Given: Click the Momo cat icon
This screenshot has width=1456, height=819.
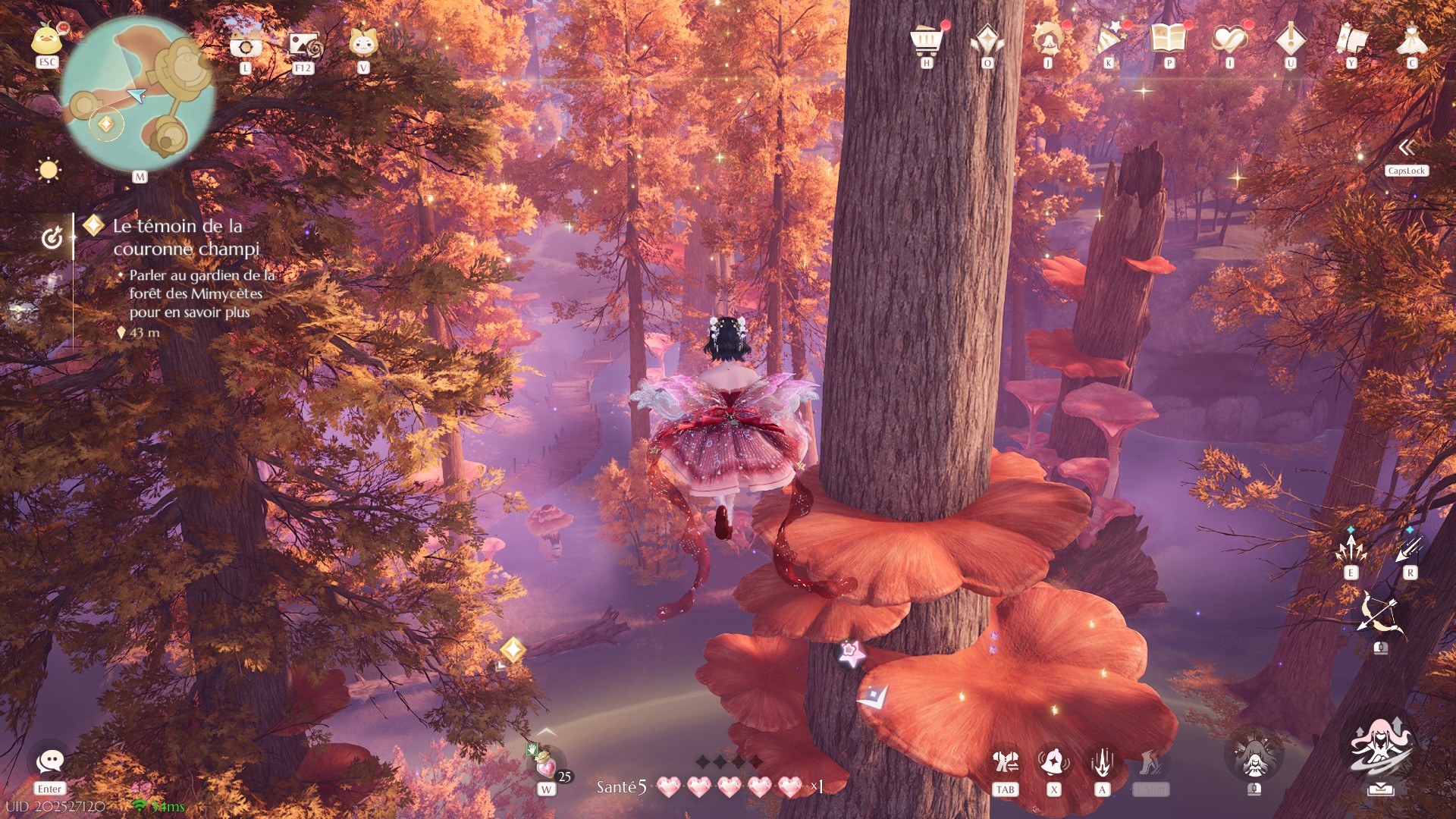Looking at the screenshot, I should (x=363, y=43).
